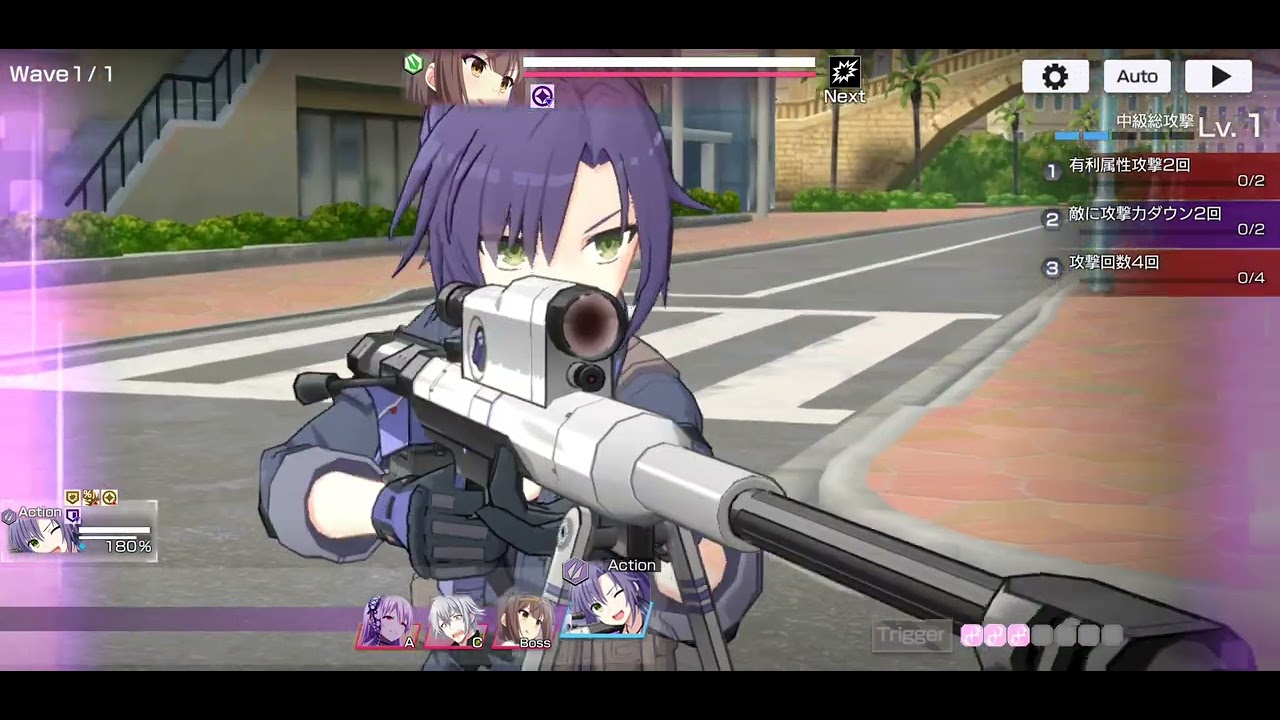Toggle Auto battle mode
Screen dimensions: 1280x720
[1137, 77]
